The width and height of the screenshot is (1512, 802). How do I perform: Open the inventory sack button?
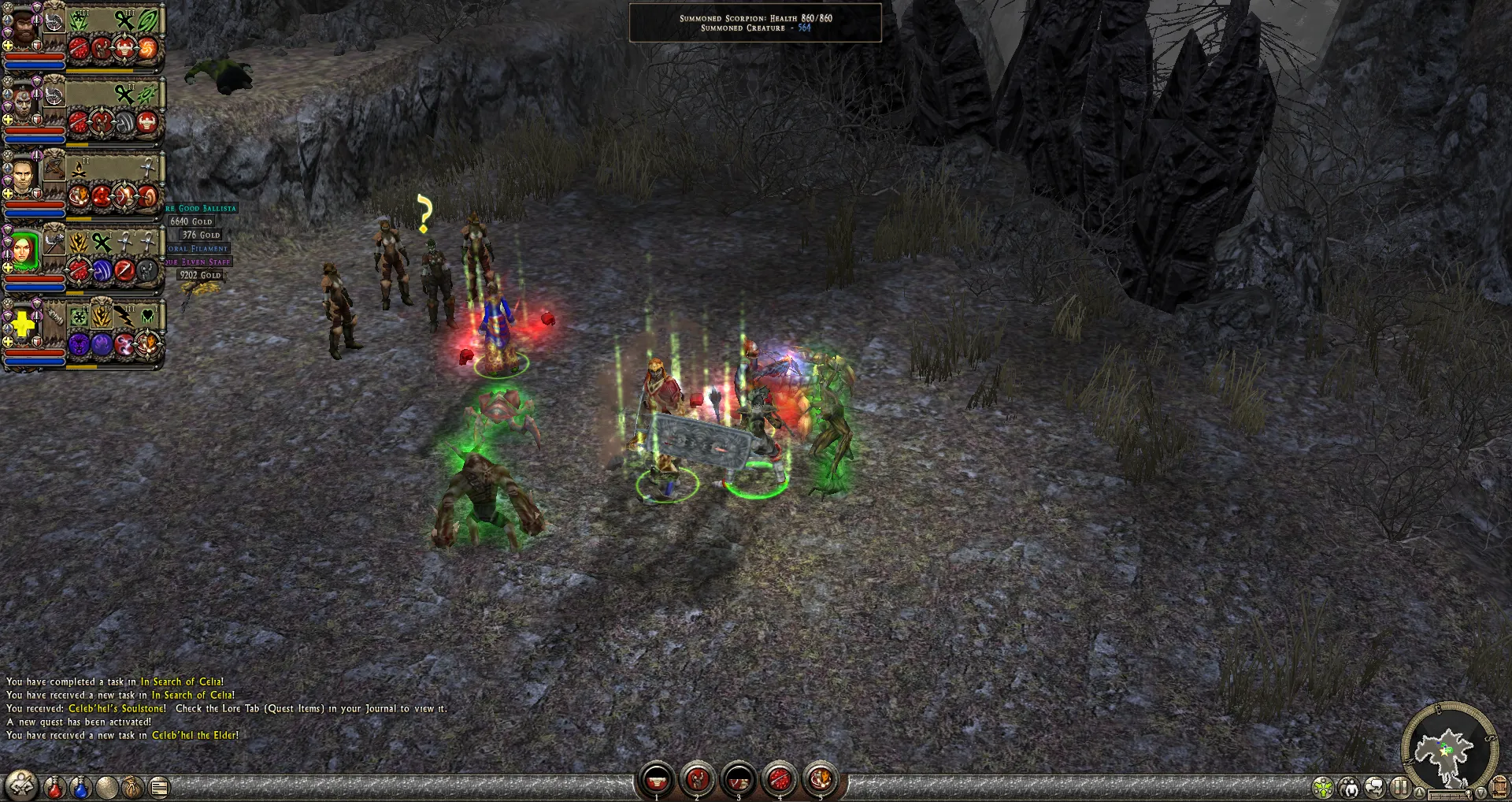[x=132, y=787]
